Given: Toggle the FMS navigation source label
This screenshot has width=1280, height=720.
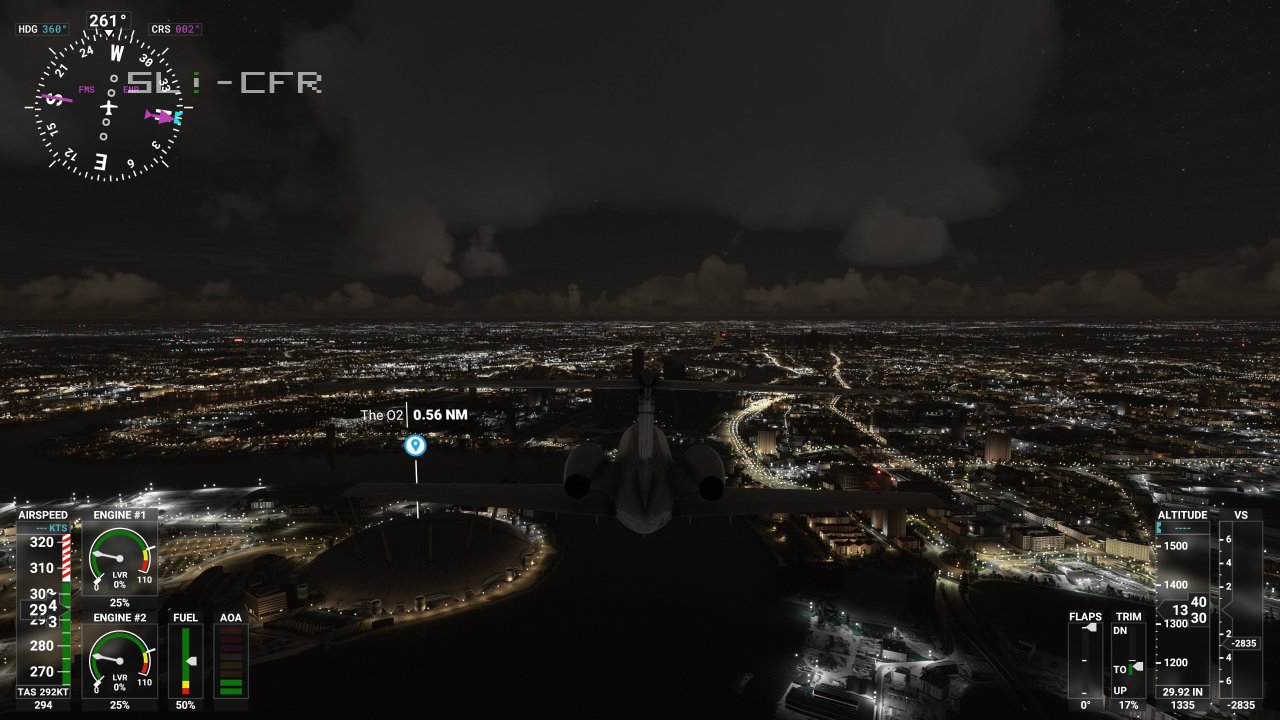Looking at the screenshot, I should (87, 89).
